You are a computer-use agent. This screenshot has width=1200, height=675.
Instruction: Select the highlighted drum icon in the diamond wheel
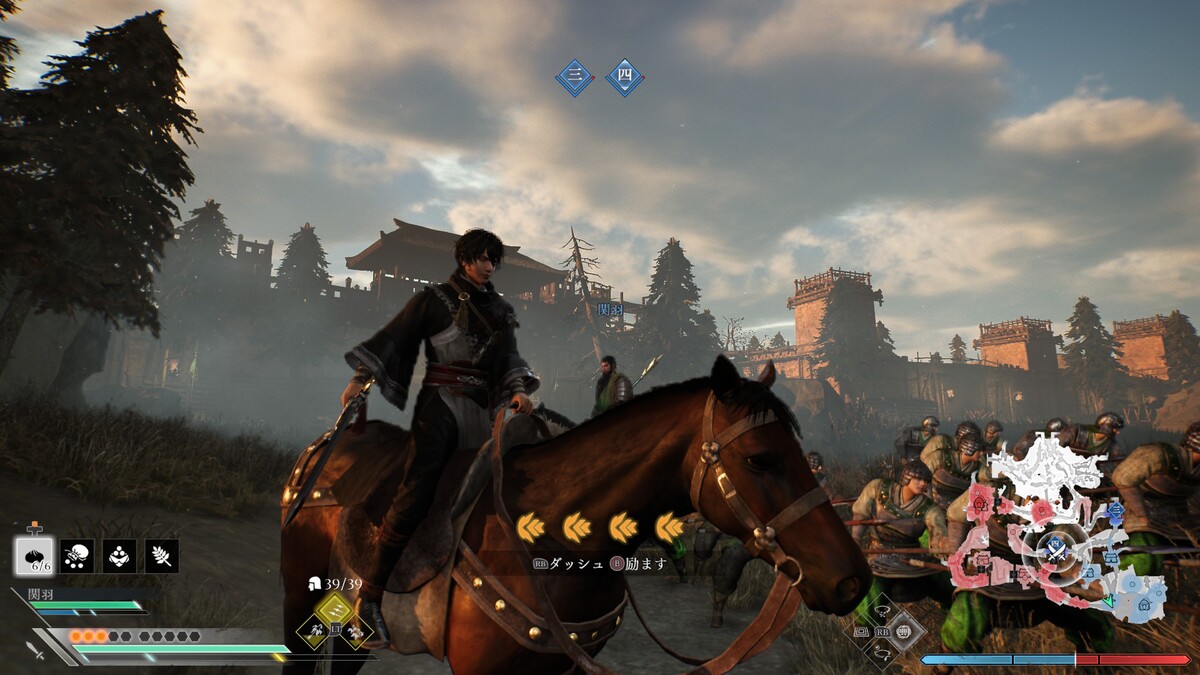coord(905,631)
